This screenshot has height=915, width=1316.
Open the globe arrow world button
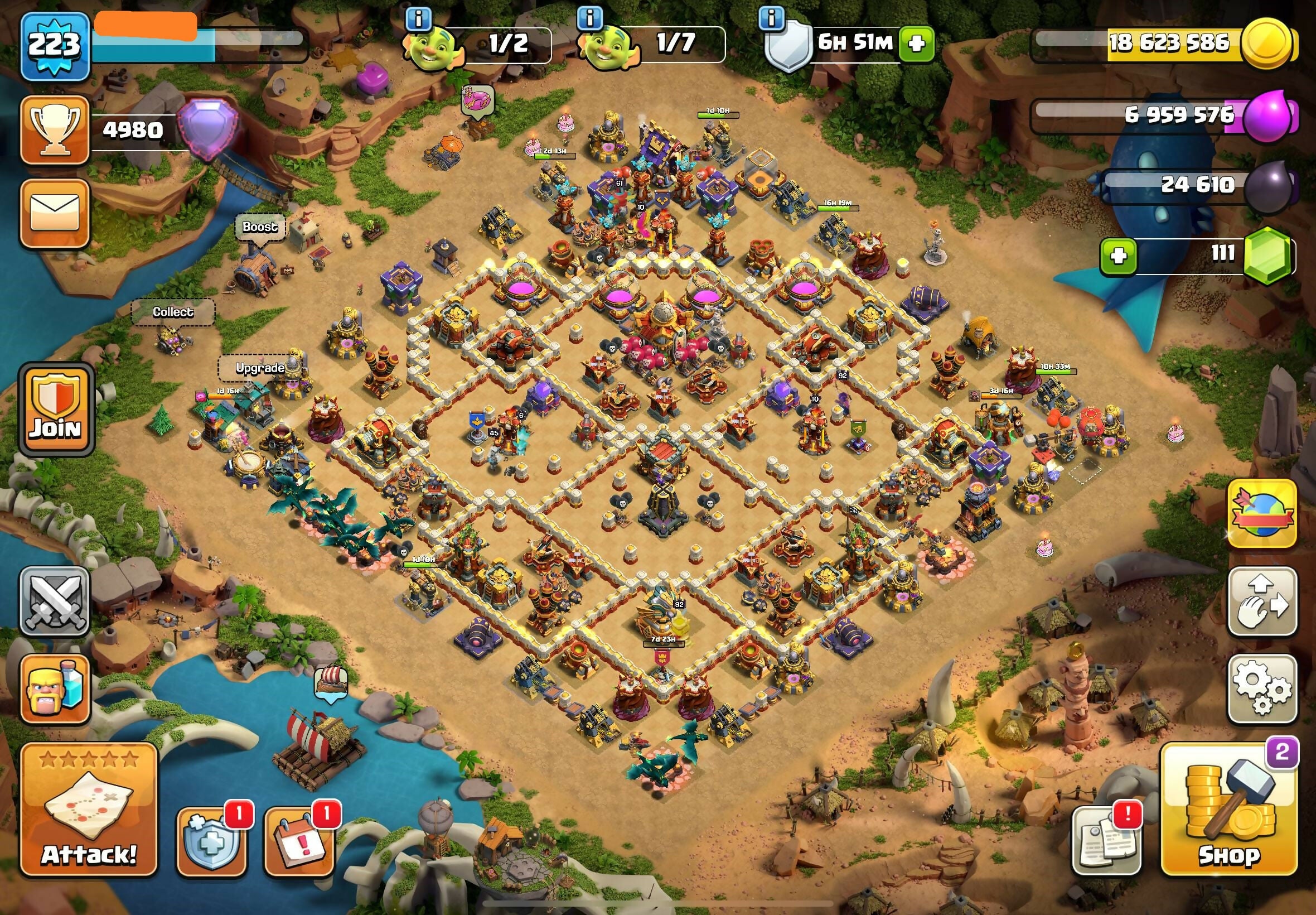point(1262,513)
